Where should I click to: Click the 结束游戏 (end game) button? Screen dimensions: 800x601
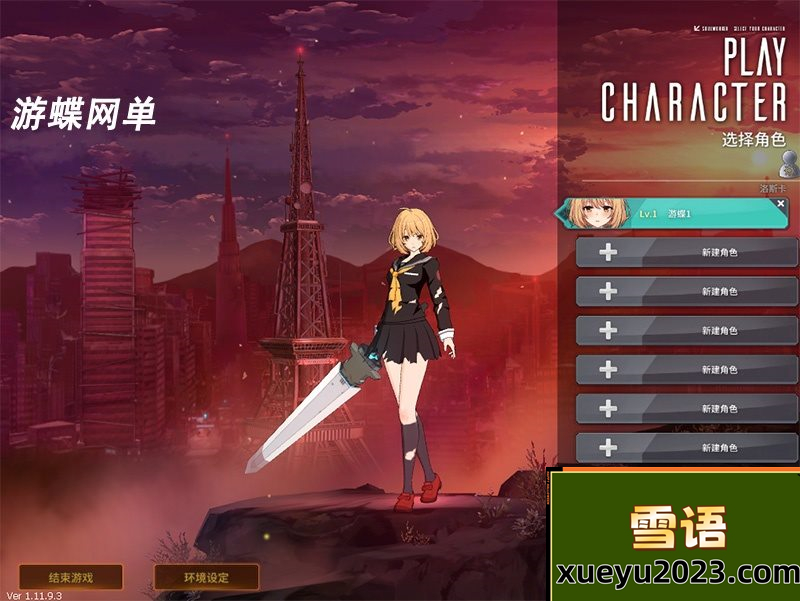click(x=71, y=577)
